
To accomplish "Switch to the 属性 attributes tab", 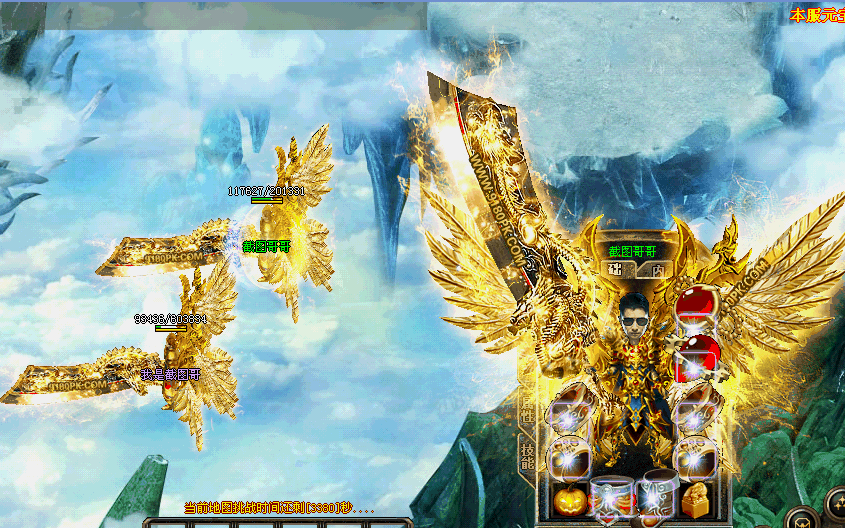I will tap(526, 409).
